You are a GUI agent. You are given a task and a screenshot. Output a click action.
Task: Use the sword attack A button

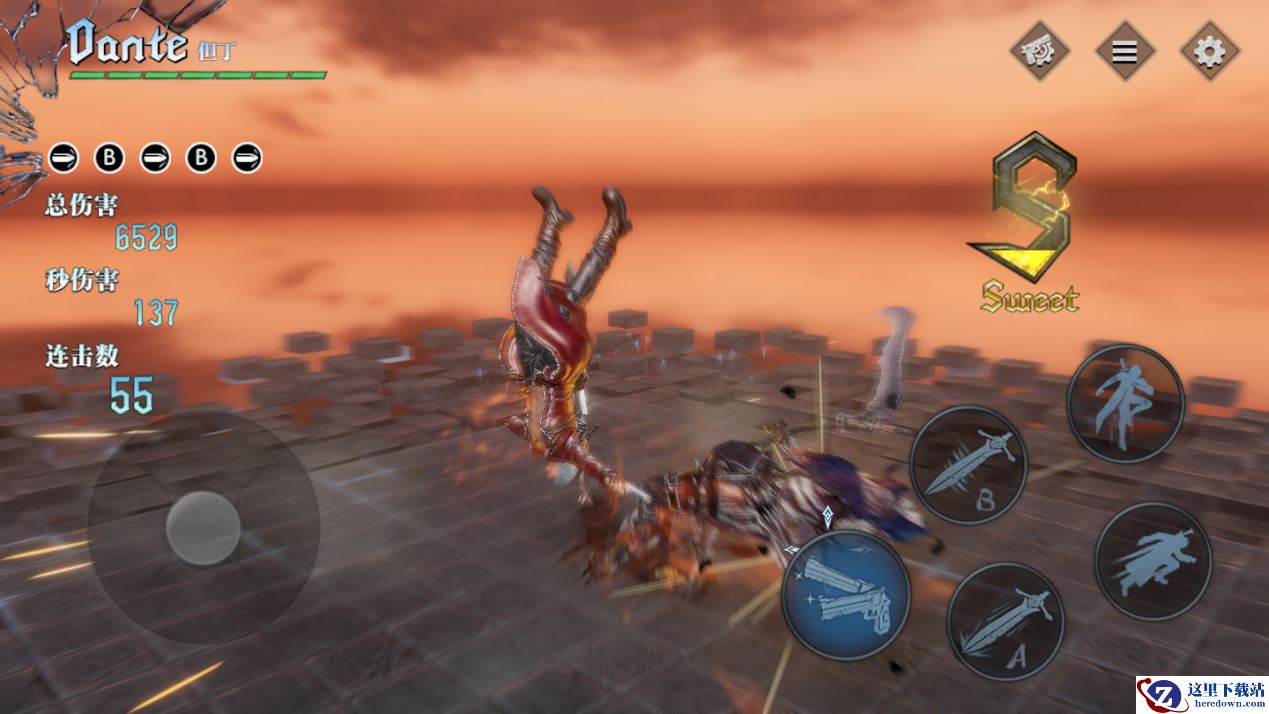[x=1005, y=621]
